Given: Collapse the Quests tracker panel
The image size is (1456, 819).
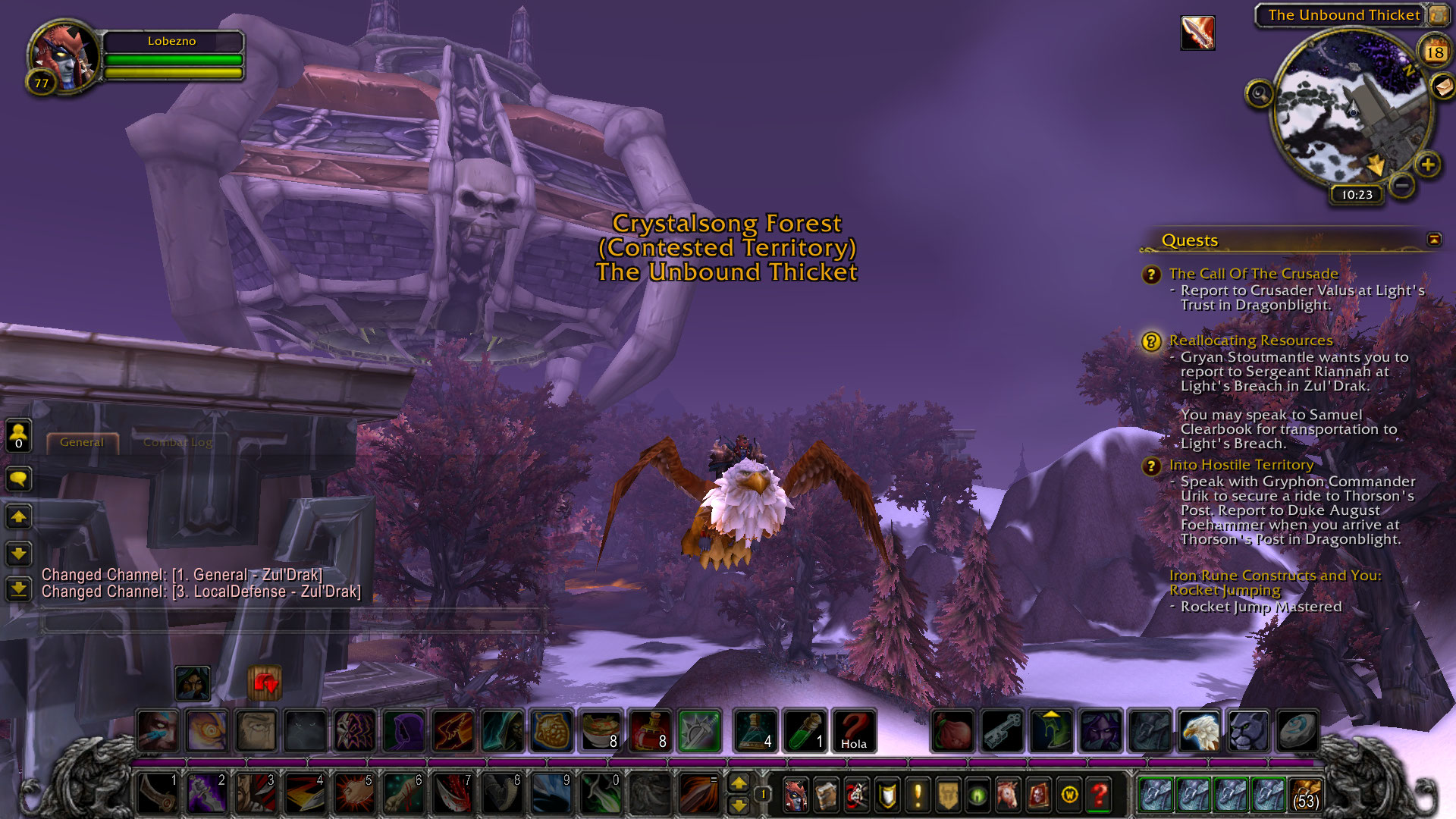Looking at the screenshot, I should click(1434, 240).
